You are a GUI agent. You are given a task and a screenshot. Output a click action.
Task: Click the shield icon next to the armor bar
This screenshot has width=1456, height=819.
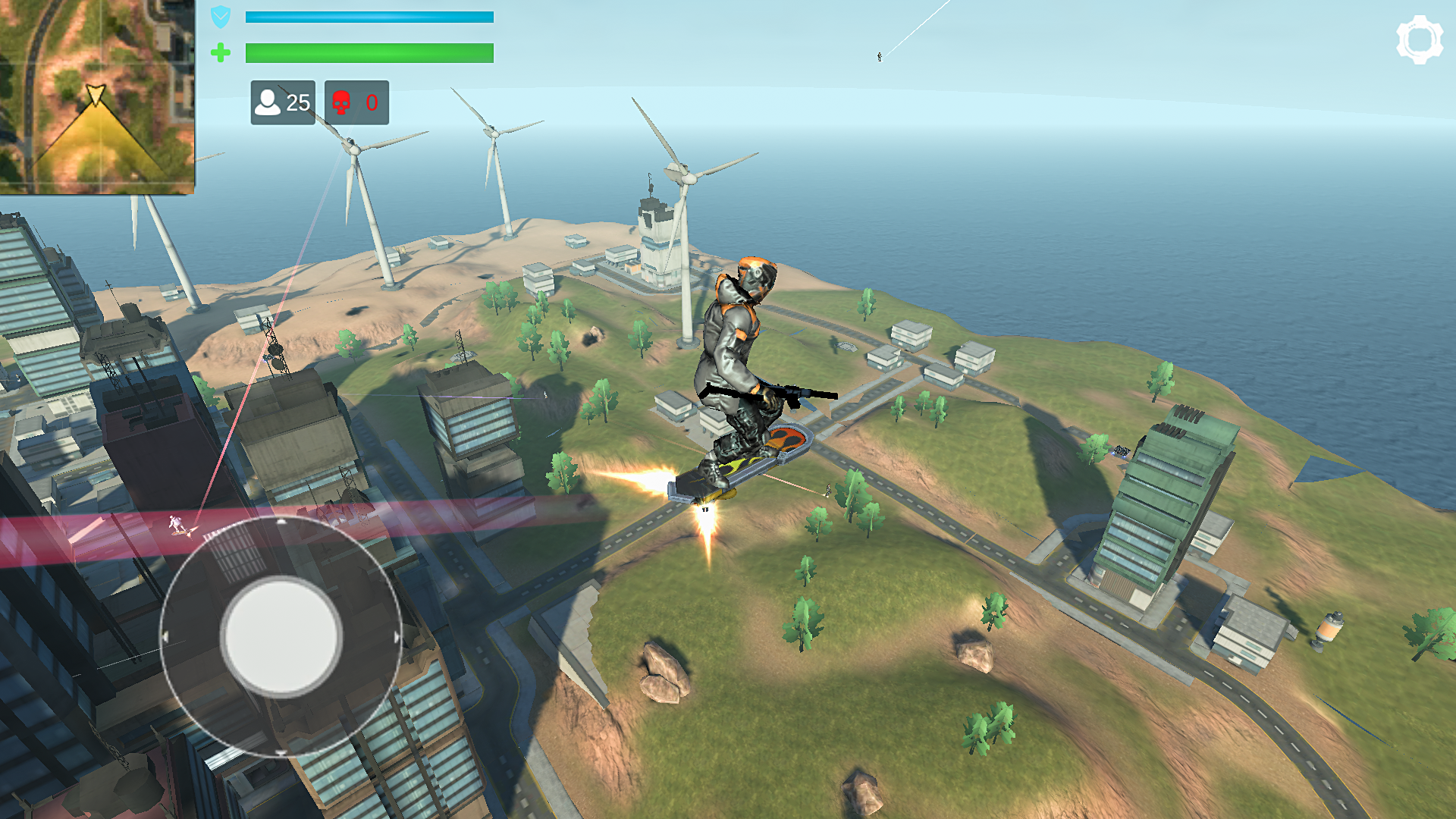pos(220,17)
